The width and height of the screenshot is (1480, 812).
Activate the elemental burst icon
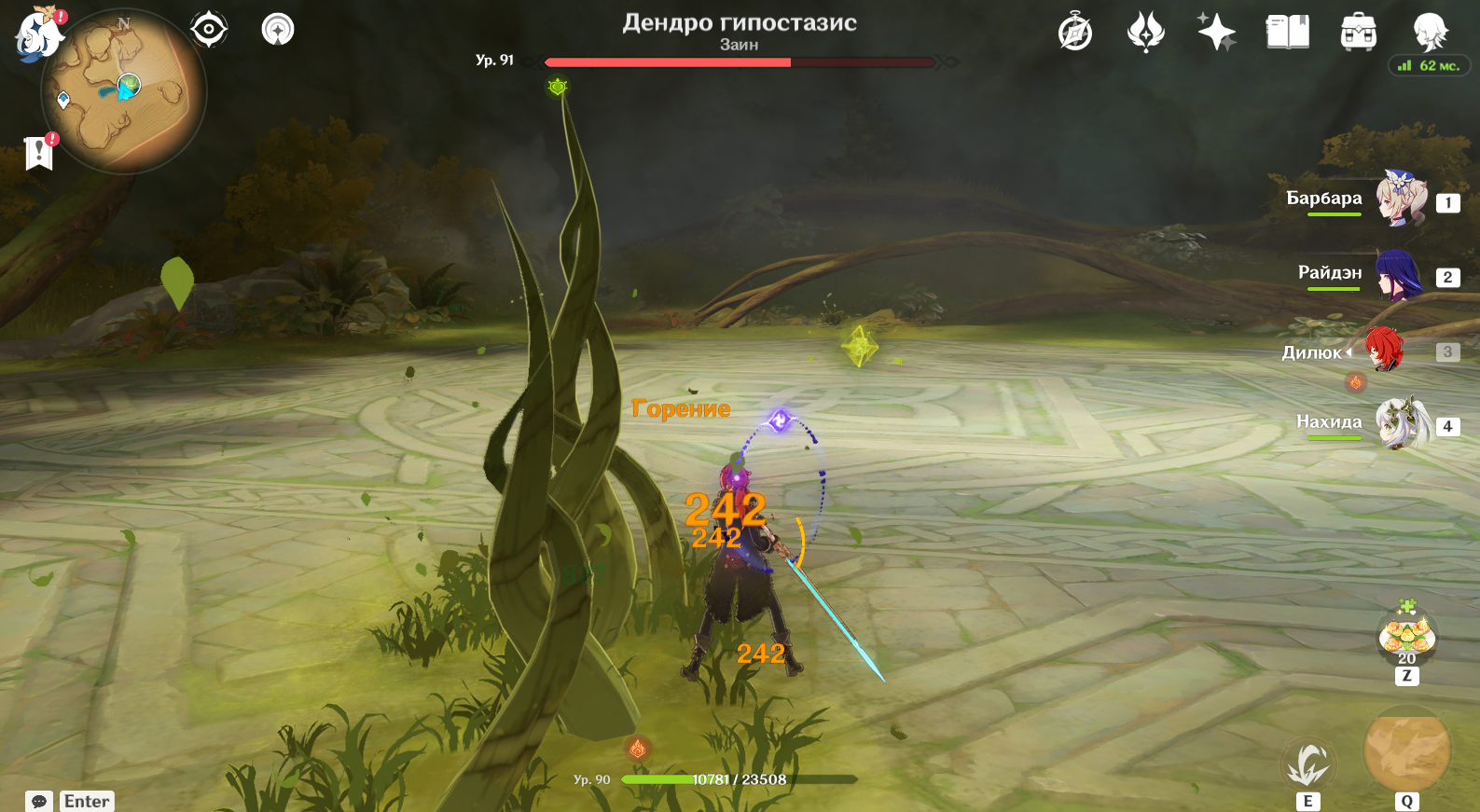(x=1406, y=749)
